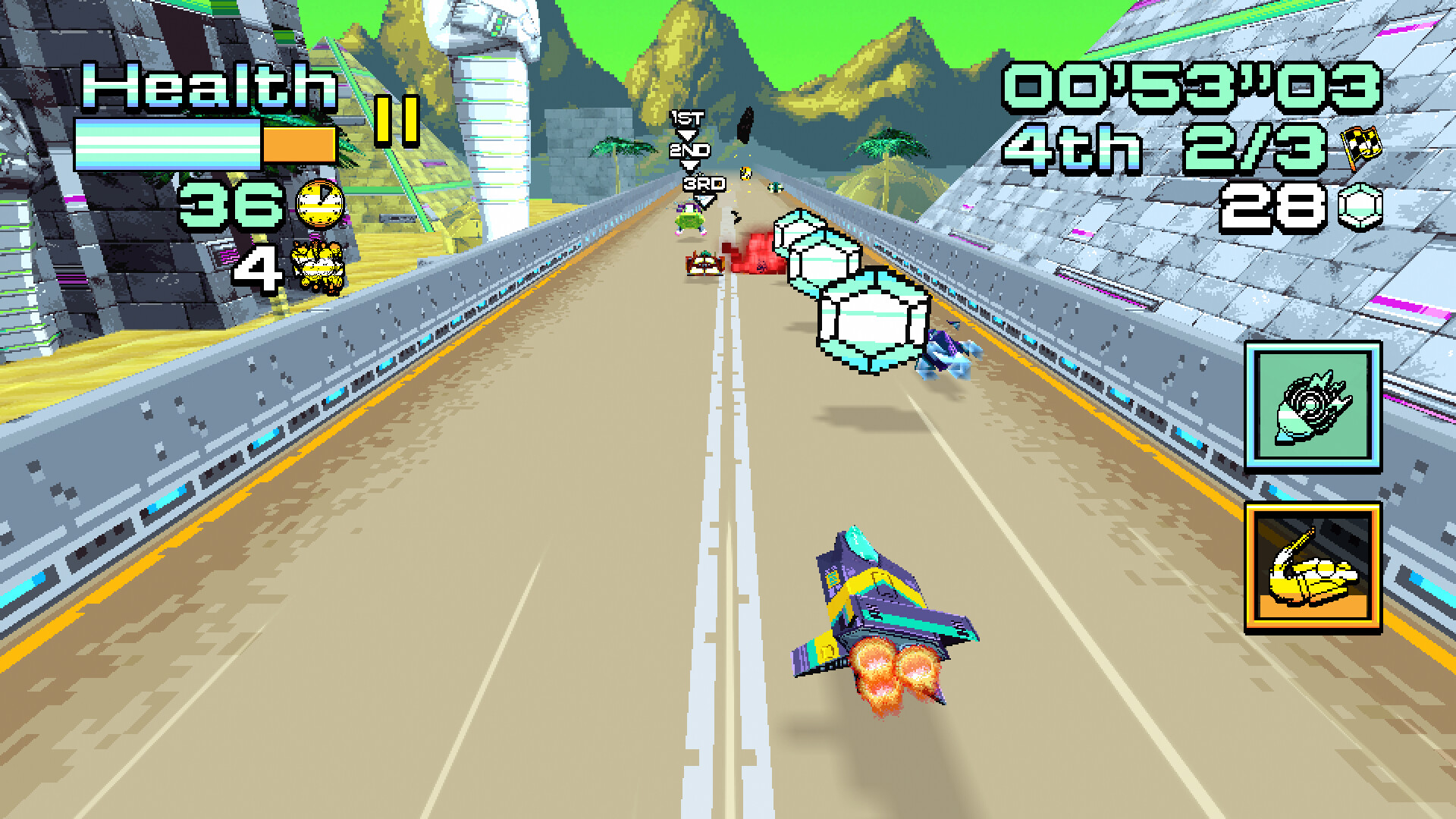
Task: Click the crashed red racer ahead
Action: (x=705, y=264)
